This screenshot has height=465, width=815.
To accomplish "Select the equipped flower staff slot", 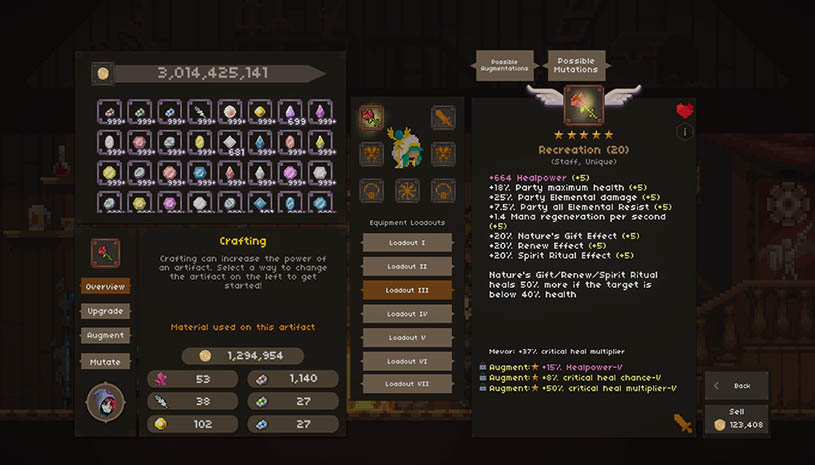I will pos(372,118).
